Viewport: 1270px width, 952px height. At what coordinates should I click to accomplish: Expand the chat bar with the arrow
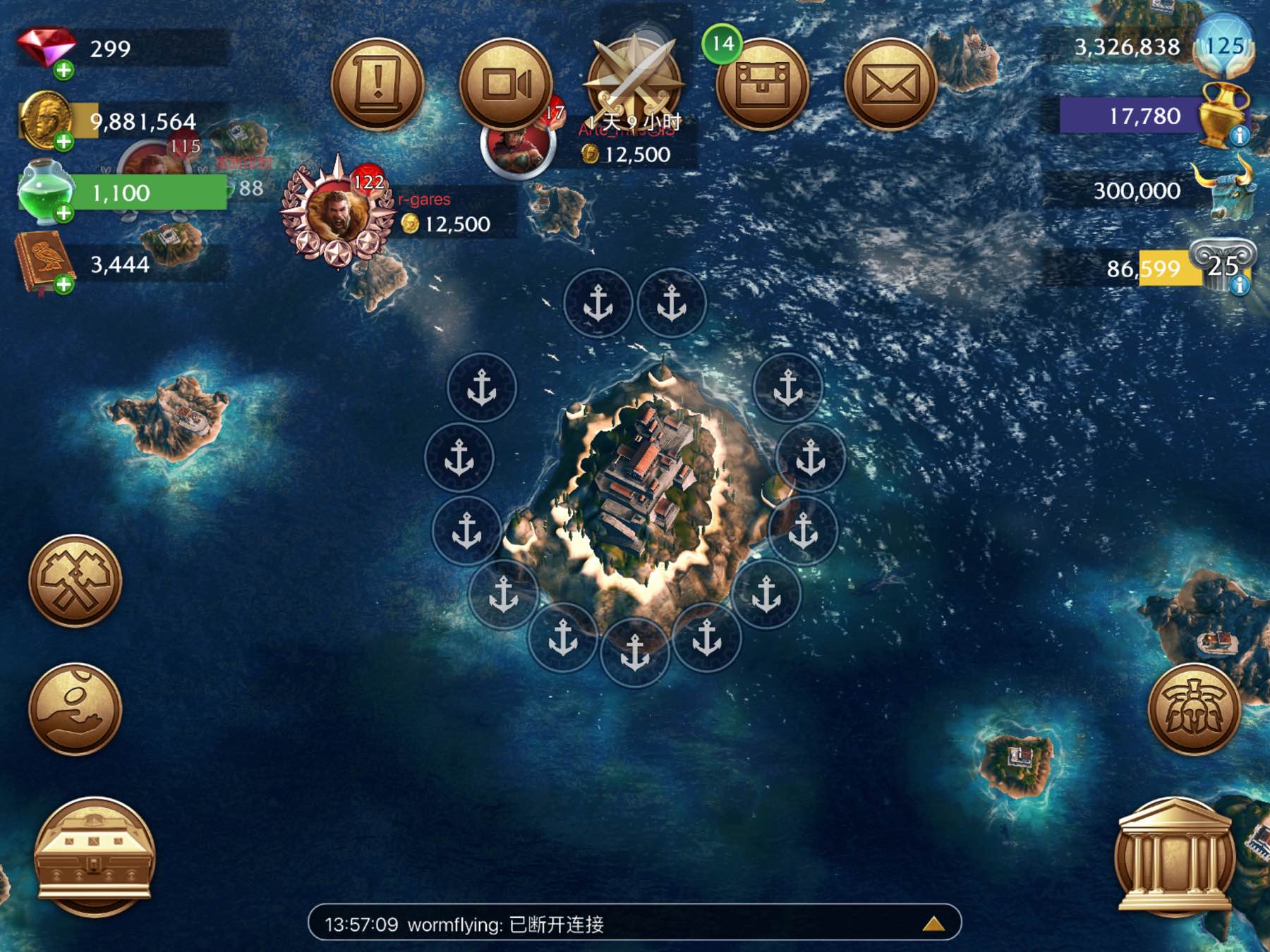coord(933,924)
